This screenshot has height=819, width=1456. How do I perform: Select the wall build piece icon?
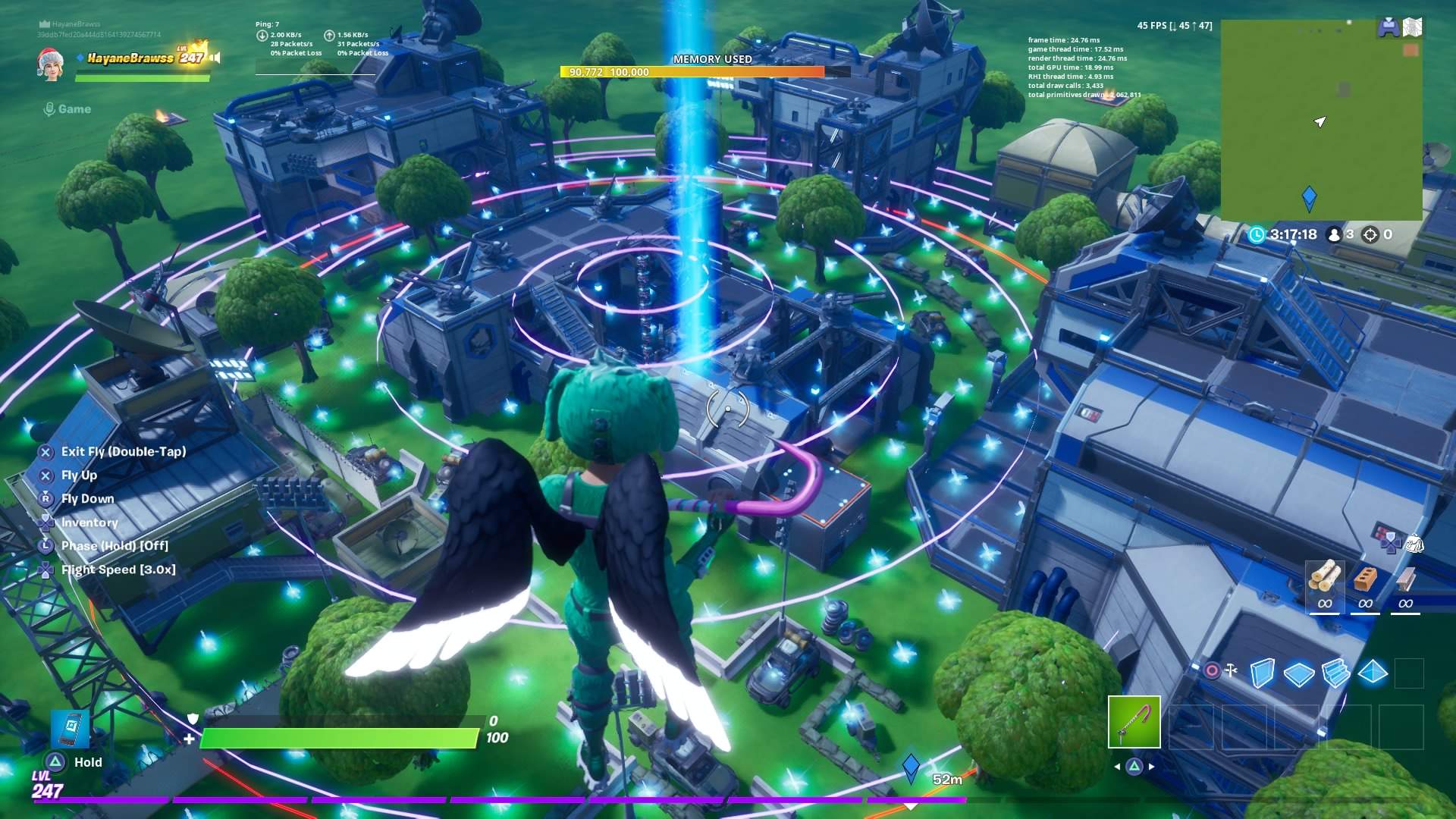coord(1262,673)
